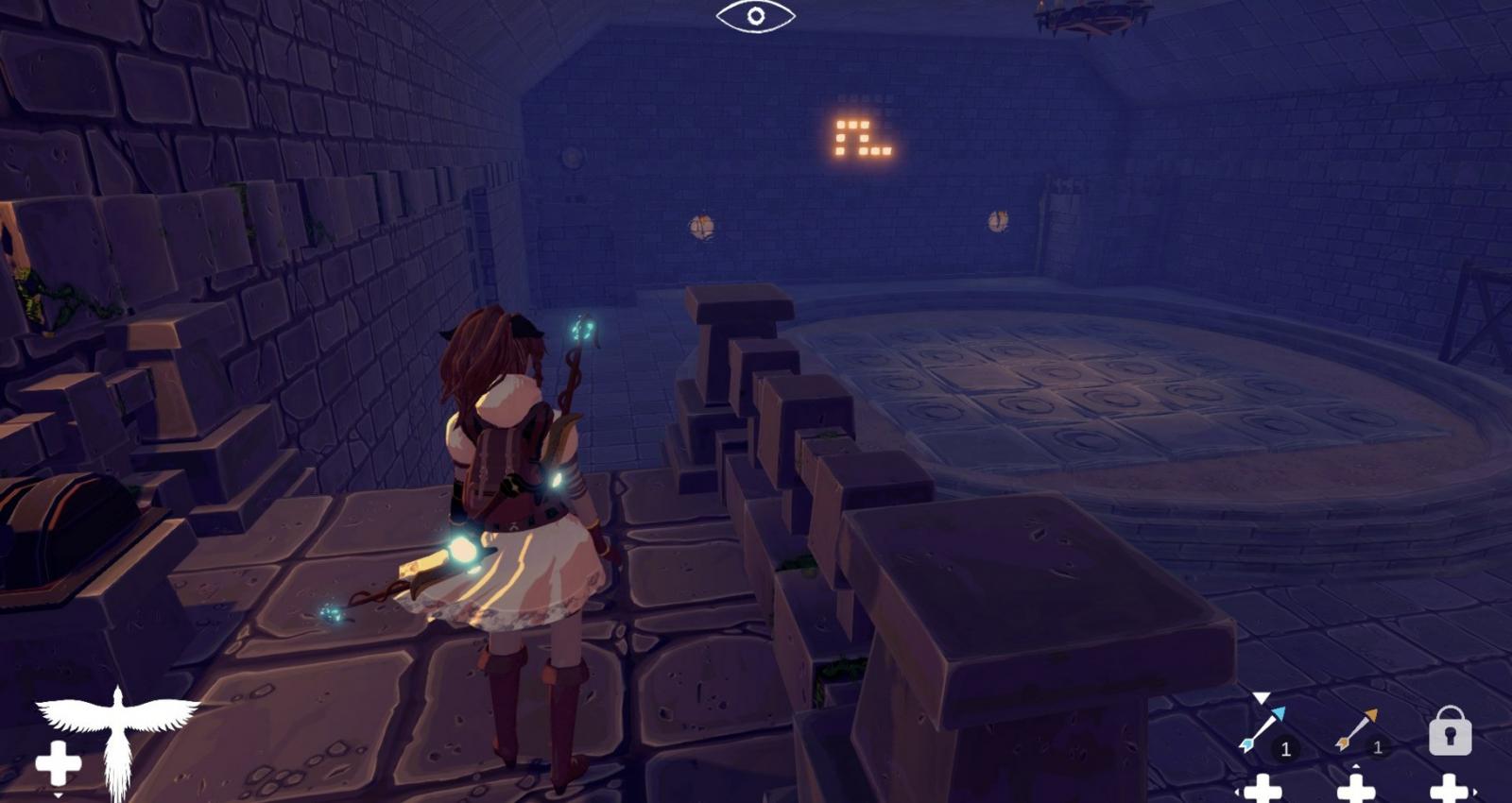This screenshot has height=803, width=1512.
Task: Select the orange-tipped arrow slot
Action: [1357, 730]
